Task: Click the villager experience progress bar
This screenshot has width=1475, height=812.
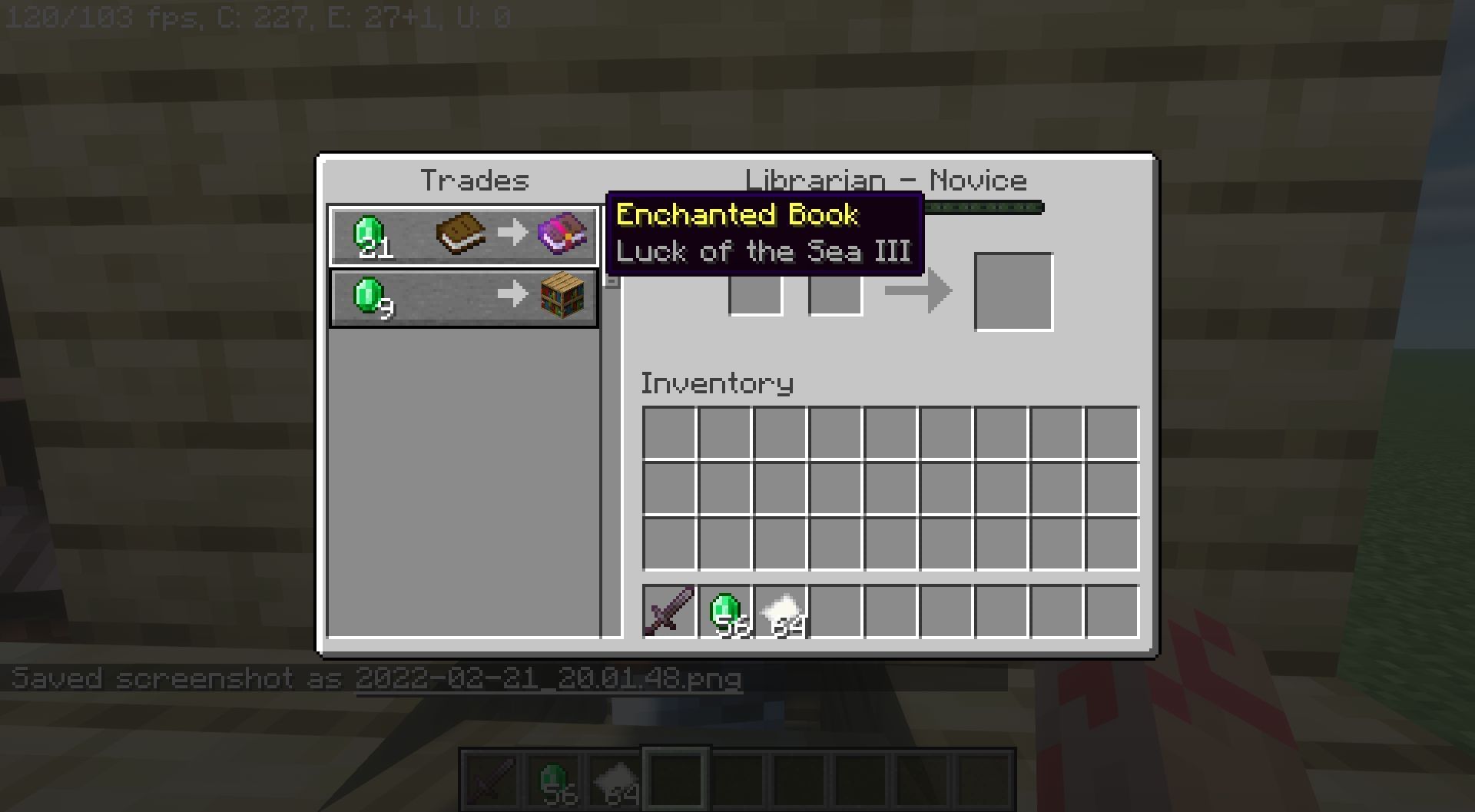Action: pyautogui.click(x=983, y=207)
